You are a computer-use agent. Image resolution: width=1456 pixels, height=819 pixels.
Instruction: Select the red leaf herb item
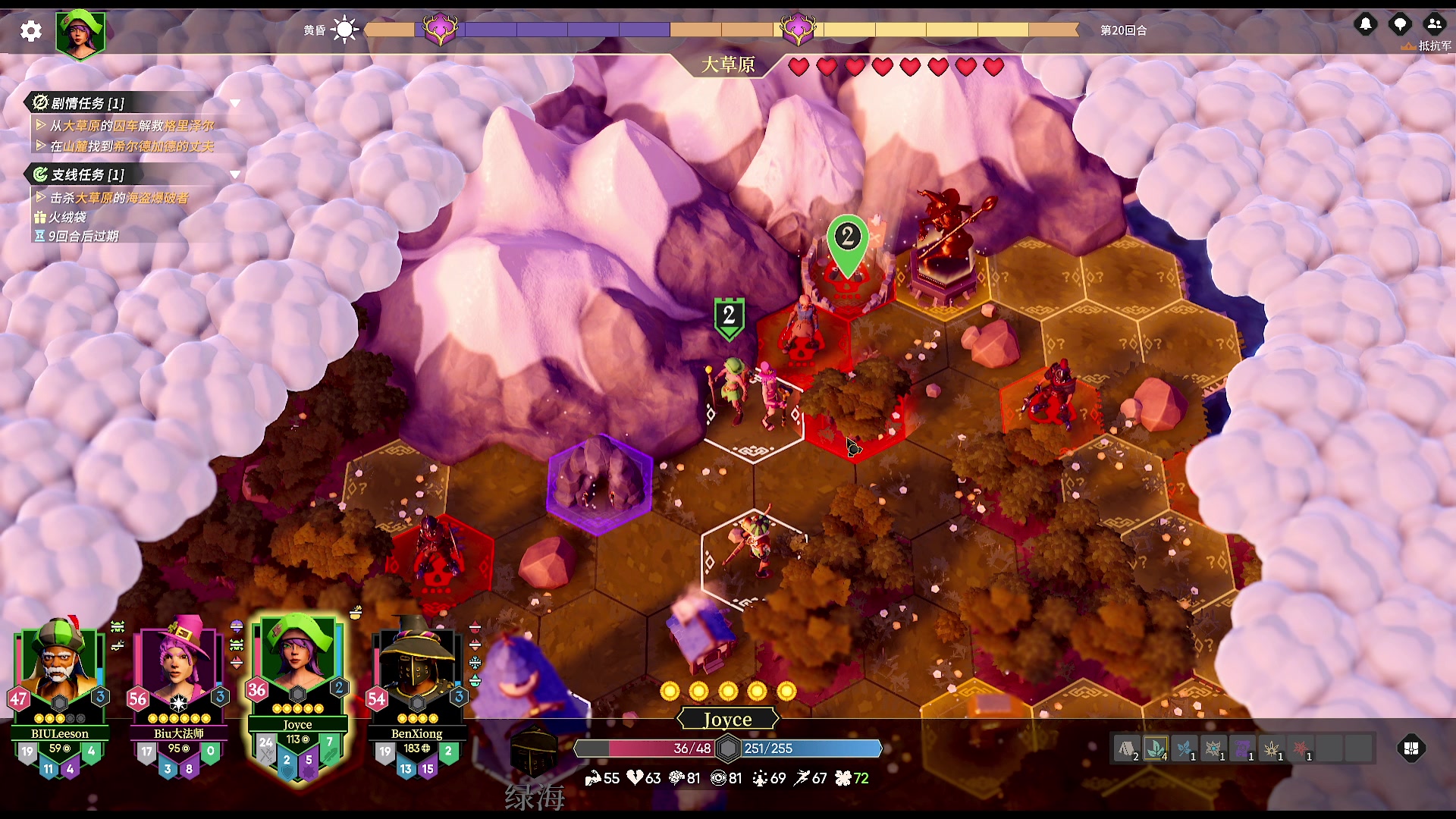tap(1301, 749)
